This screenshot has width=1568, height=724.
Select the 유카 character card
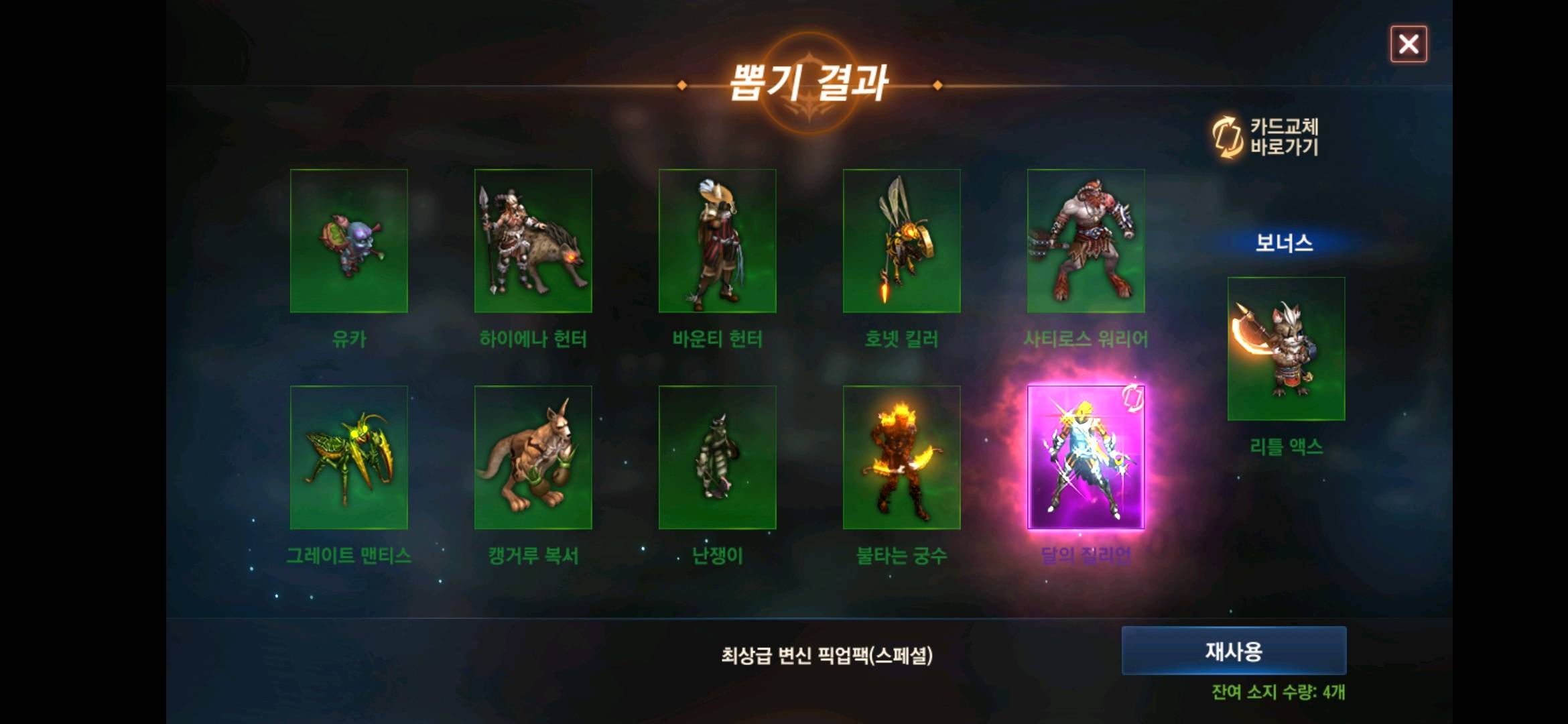348,240
